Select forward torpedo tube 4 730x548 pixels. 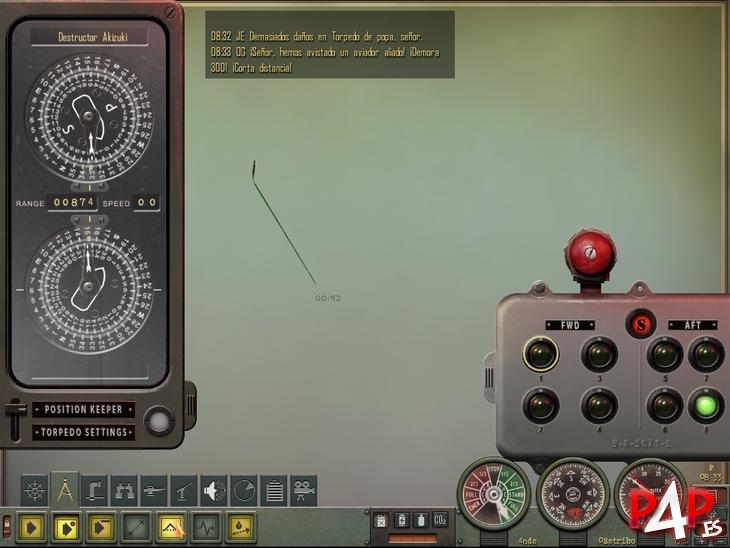coord(598,405)
